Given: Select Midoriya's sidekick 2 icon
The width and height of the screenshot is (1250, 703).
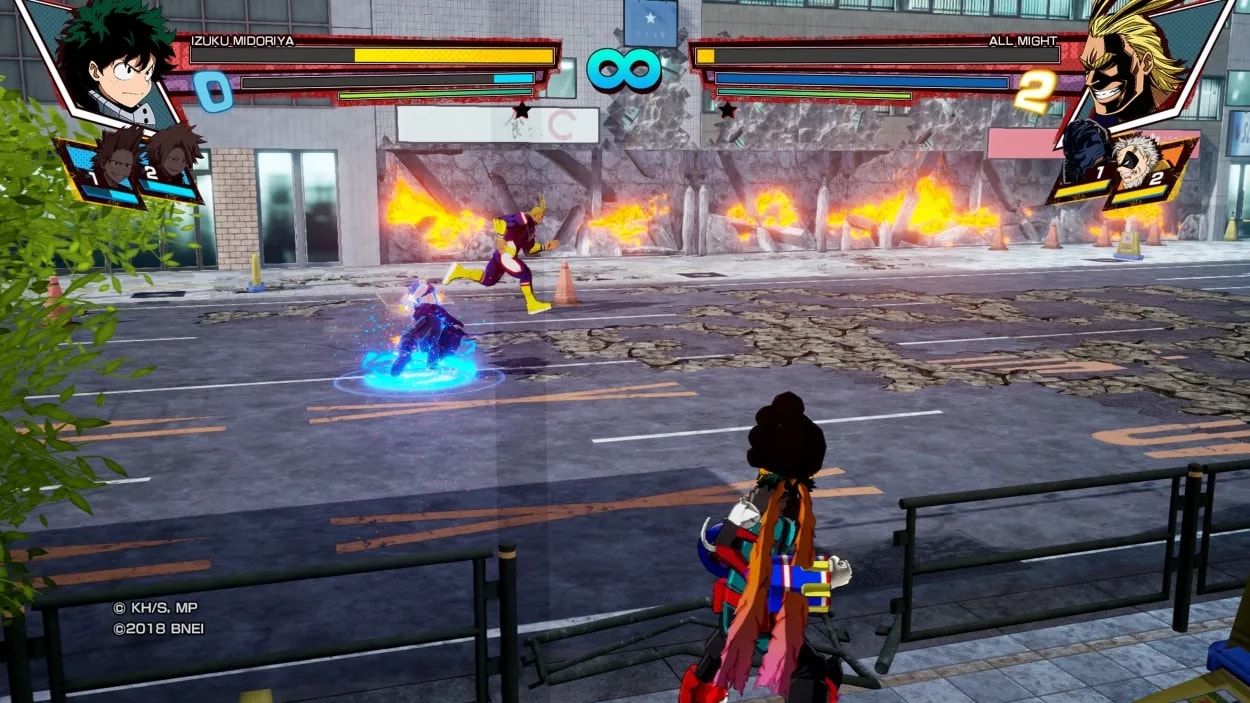Looking at the screenshot, I should pos(170,162).
